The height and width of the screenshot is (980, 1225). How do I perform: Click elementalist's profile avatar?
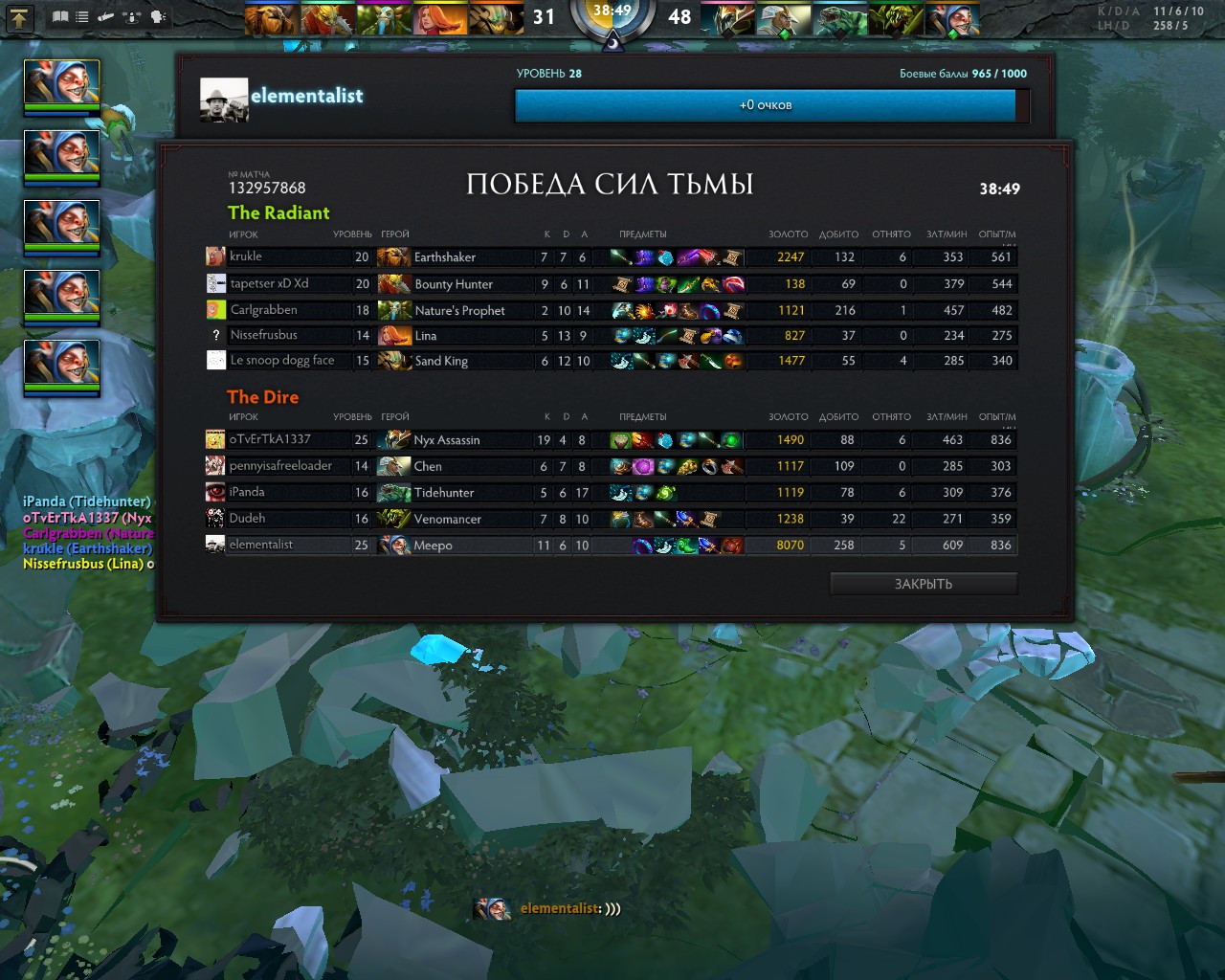point(224,100)
